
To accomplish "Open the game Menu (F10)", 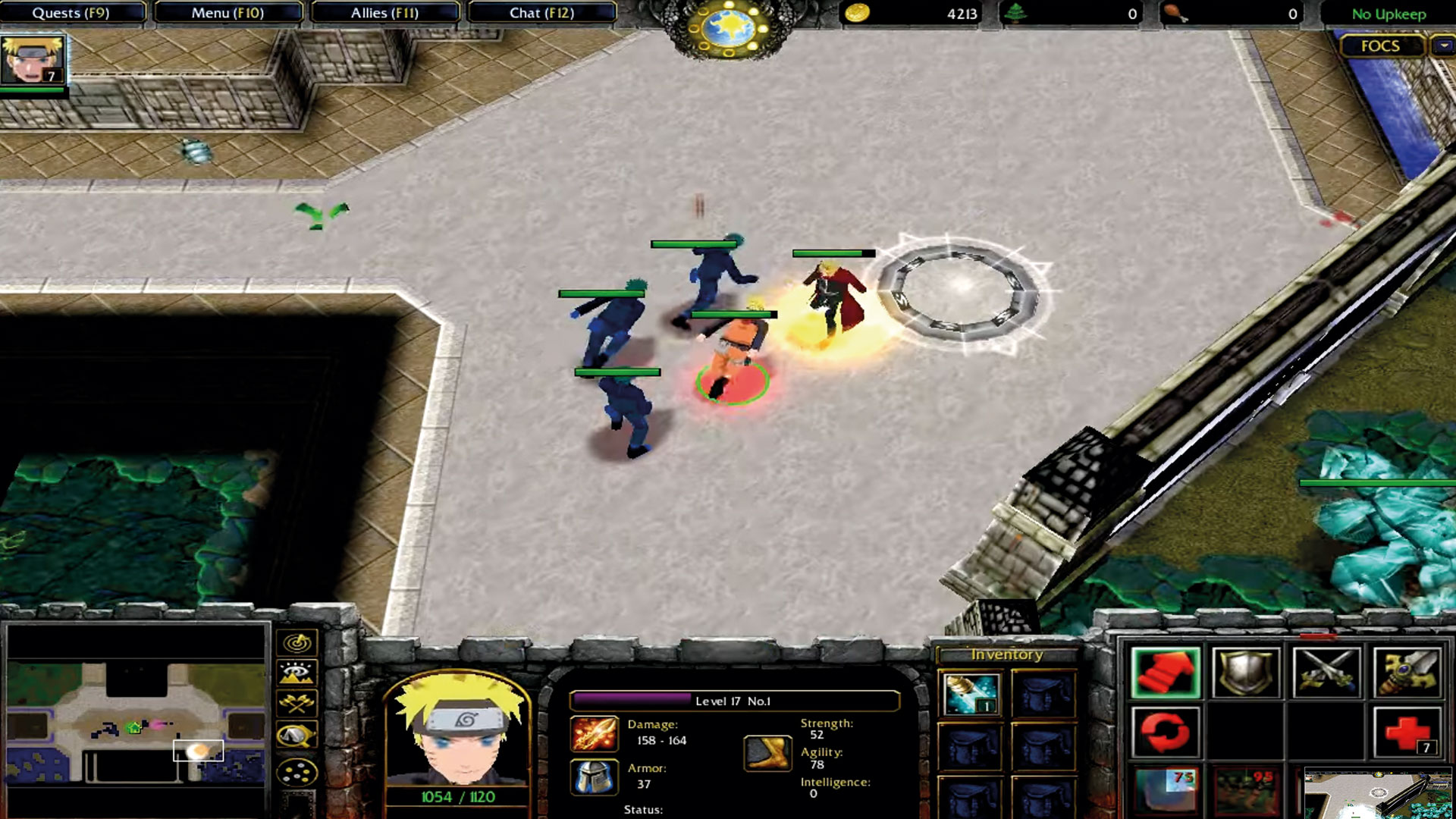I will tap(227, 13).
